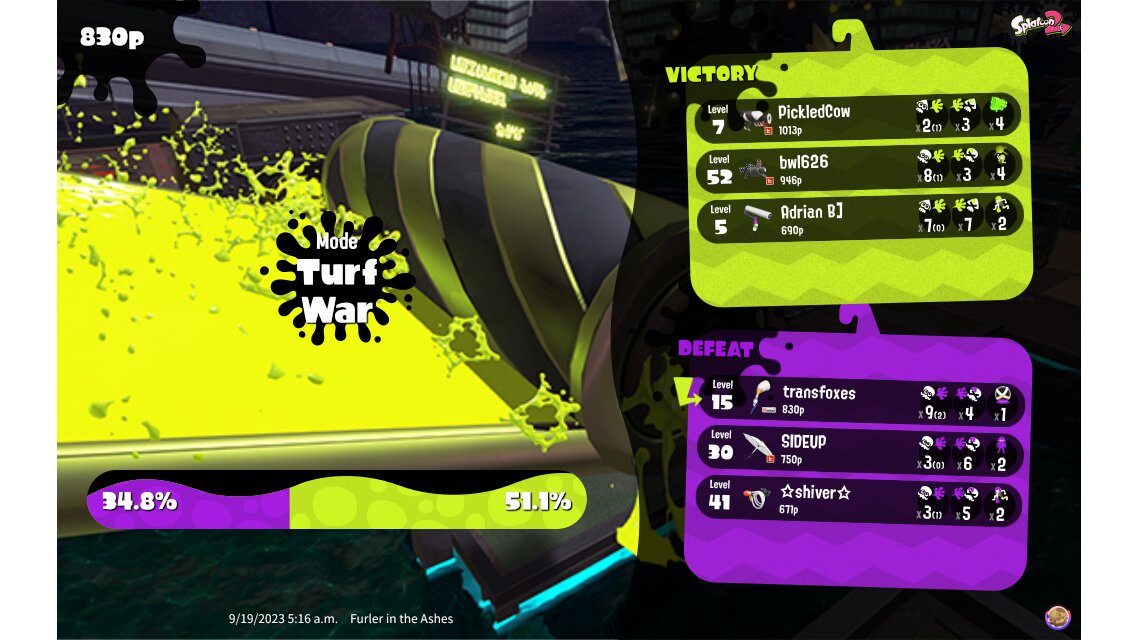Click the round avatar badge in the corner
The width and height of the screenshot is (1138, 640).
click(1057, 618)
